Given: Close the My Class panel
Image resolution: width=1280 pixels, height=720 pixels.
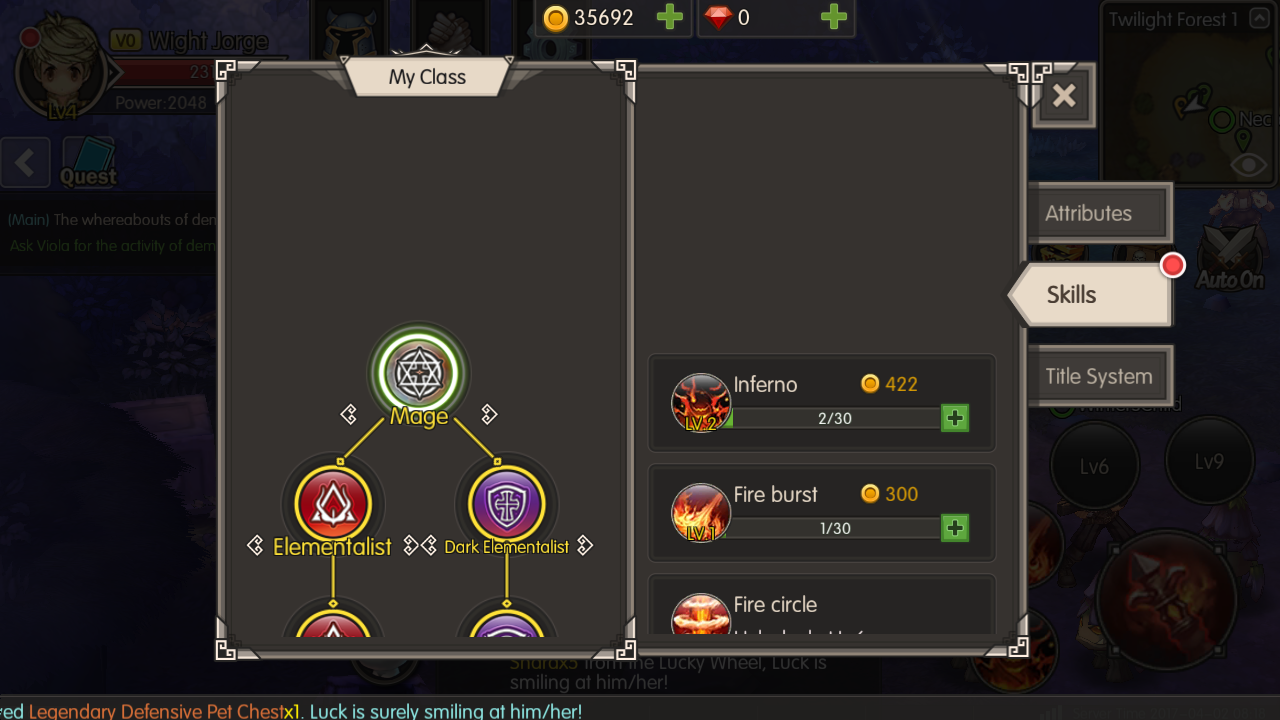Looking at the screenshot, I should click(x=1064, y=96).
